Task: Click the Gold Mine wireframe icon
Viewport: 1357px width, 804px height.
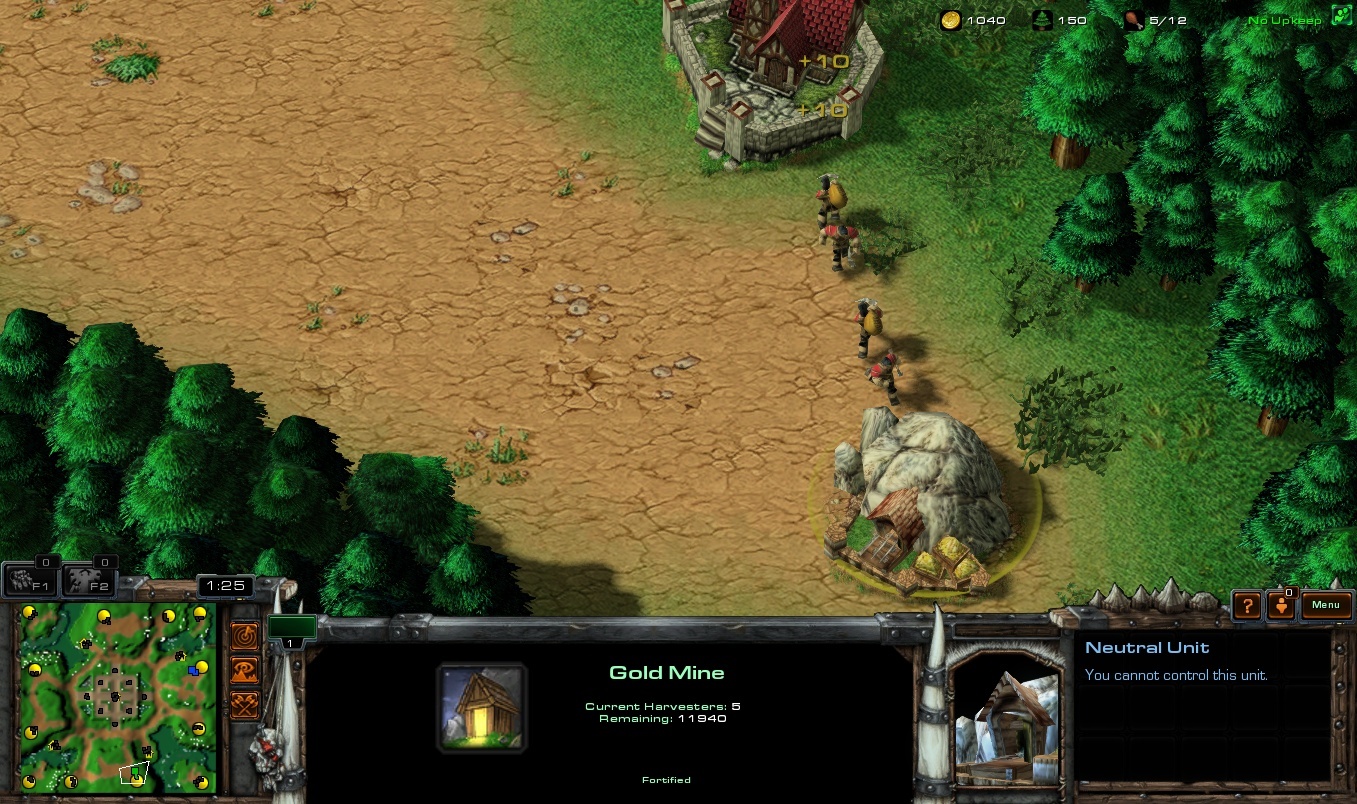Action: 482,708
